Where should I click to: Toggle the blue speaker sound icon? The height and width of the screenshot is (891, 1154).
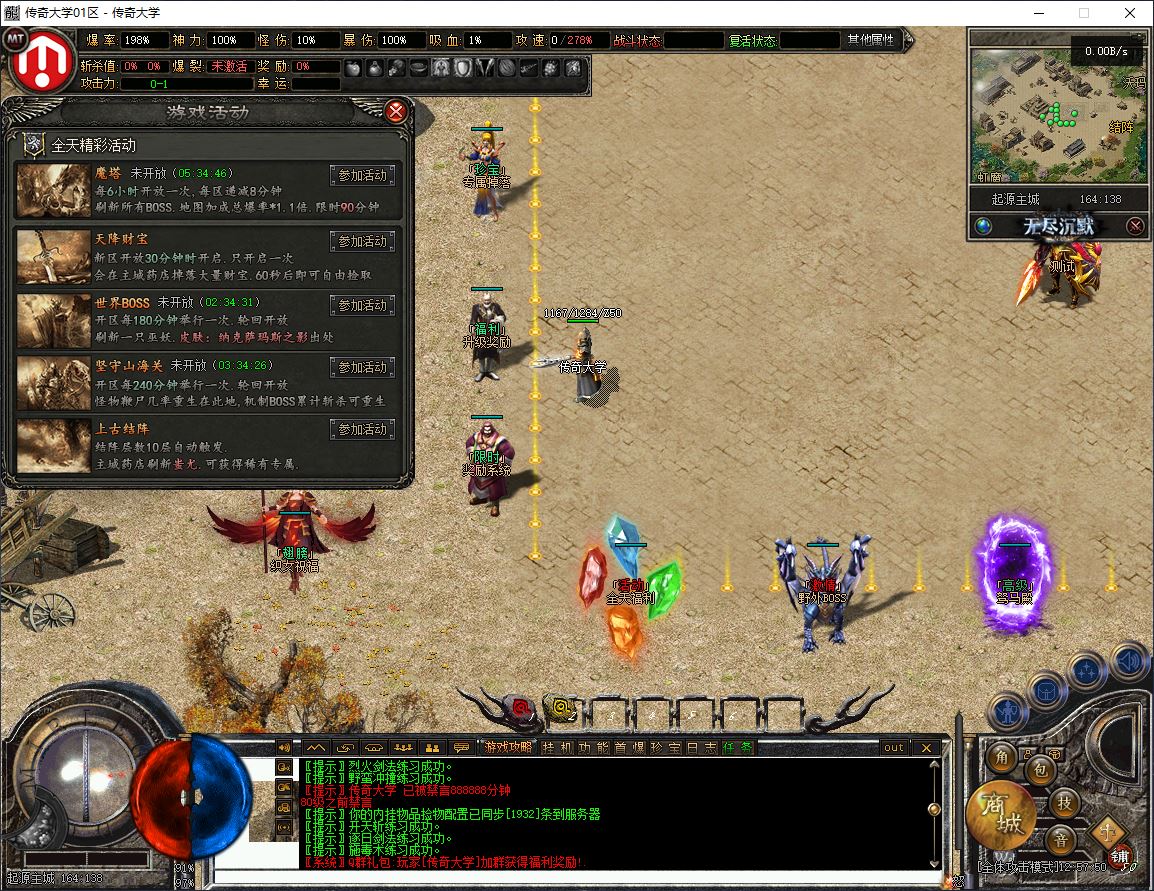pos(1130,661)
